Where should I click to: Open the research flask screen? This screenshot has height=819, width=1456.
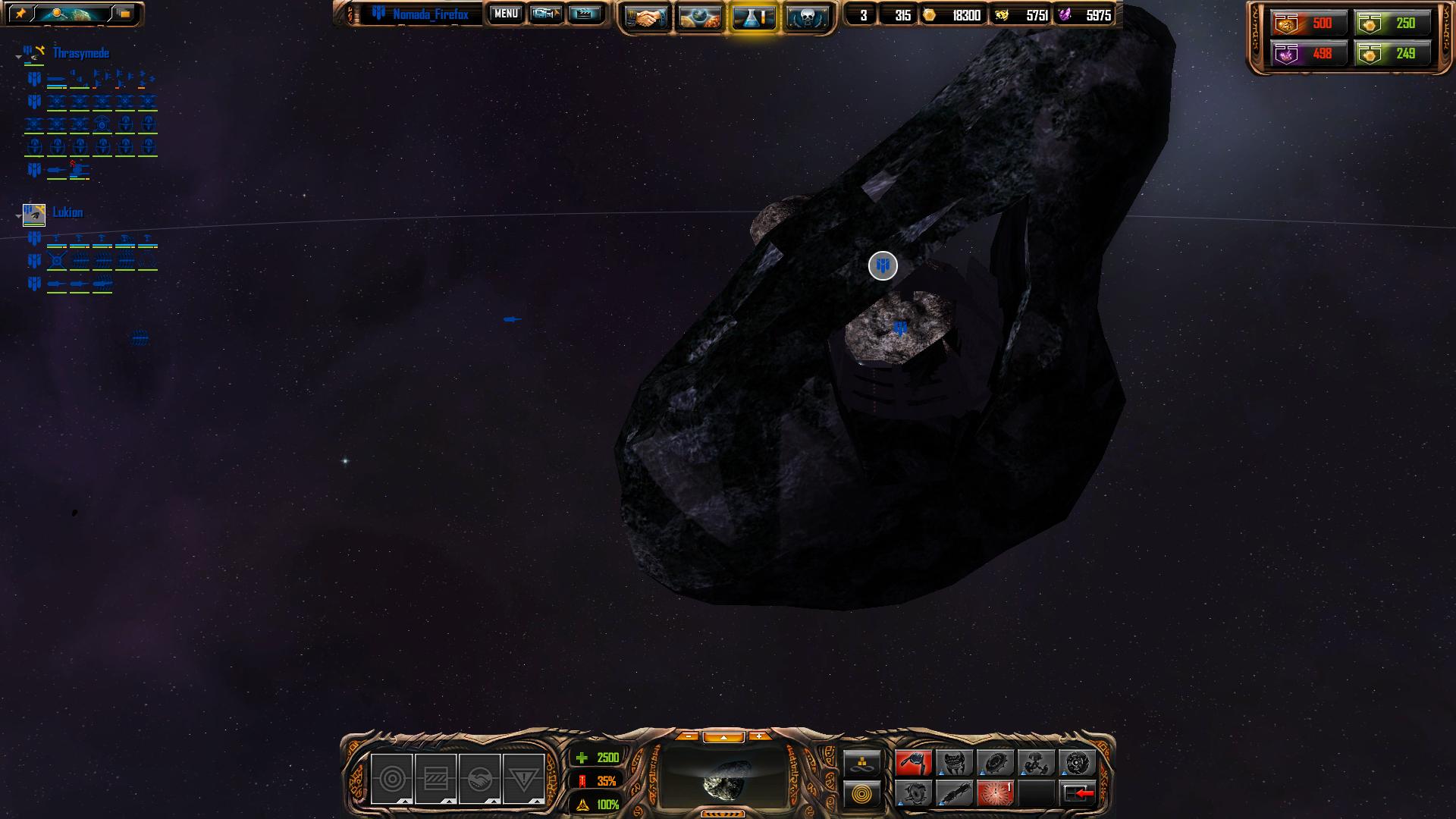tap(753, 17)
